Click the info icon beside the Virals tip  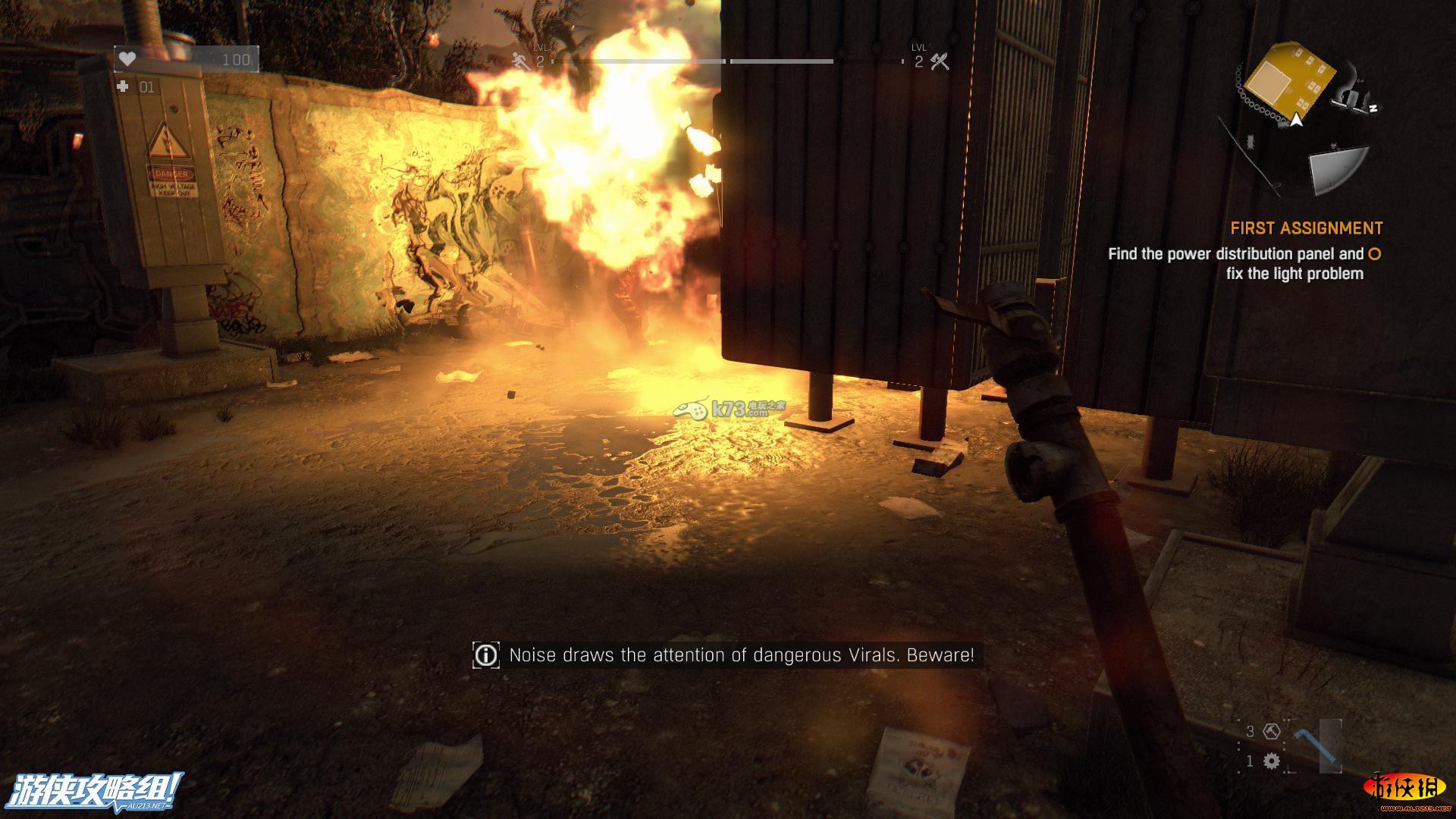485,655
